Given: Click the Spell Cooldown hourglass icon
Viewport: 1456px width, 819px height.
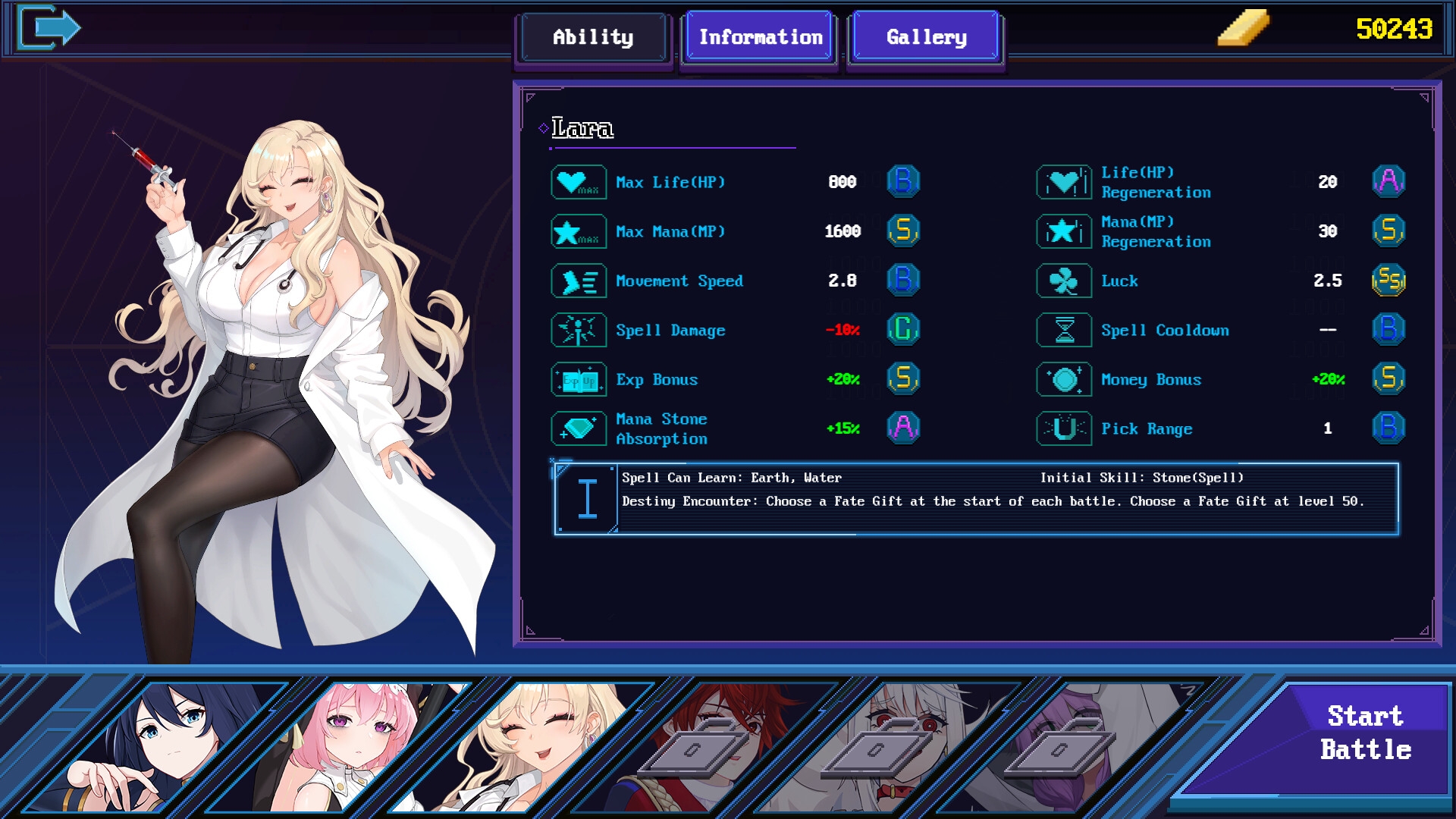Looking at the screenshot, I should pos(1064,330).
